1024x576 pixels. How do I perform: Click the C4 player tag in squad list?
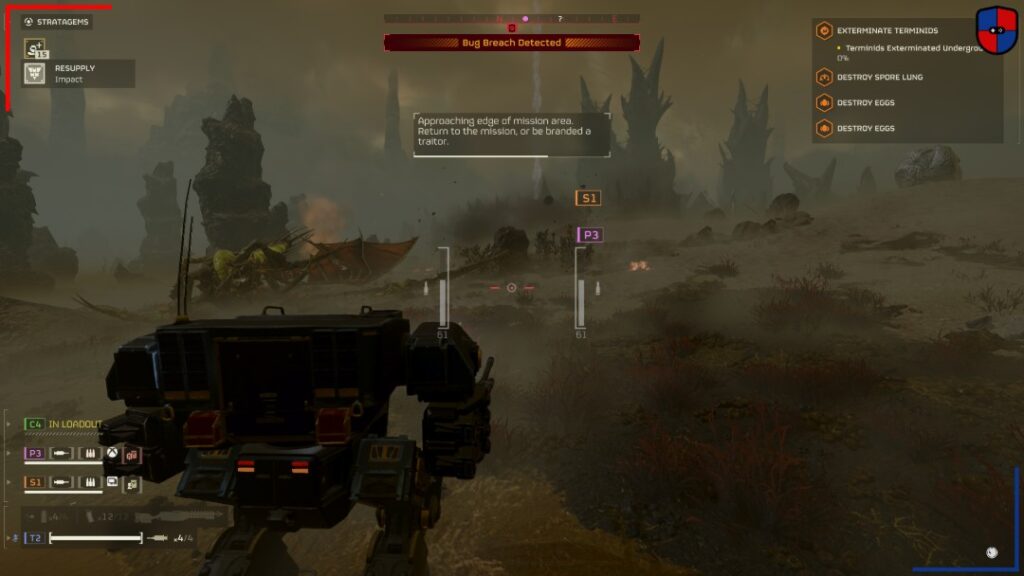tap(35, 424)
